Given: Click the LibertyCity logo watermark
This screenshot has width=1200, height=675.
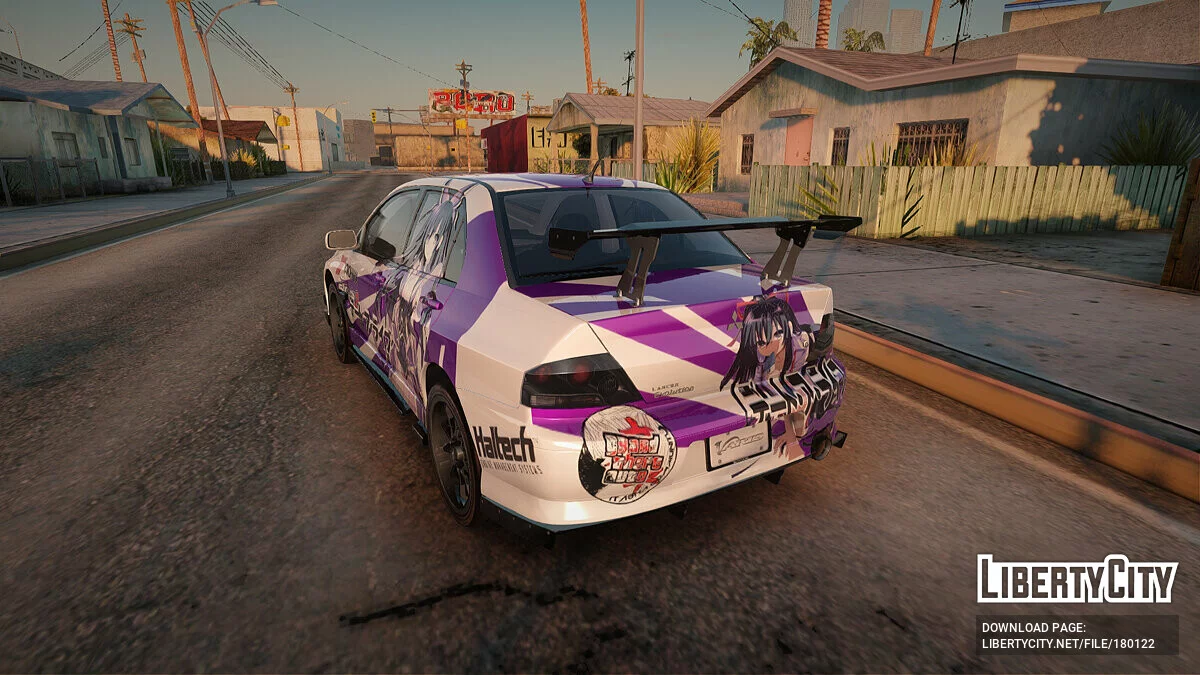Looking at the screenshot, I should pos(1077,579).
